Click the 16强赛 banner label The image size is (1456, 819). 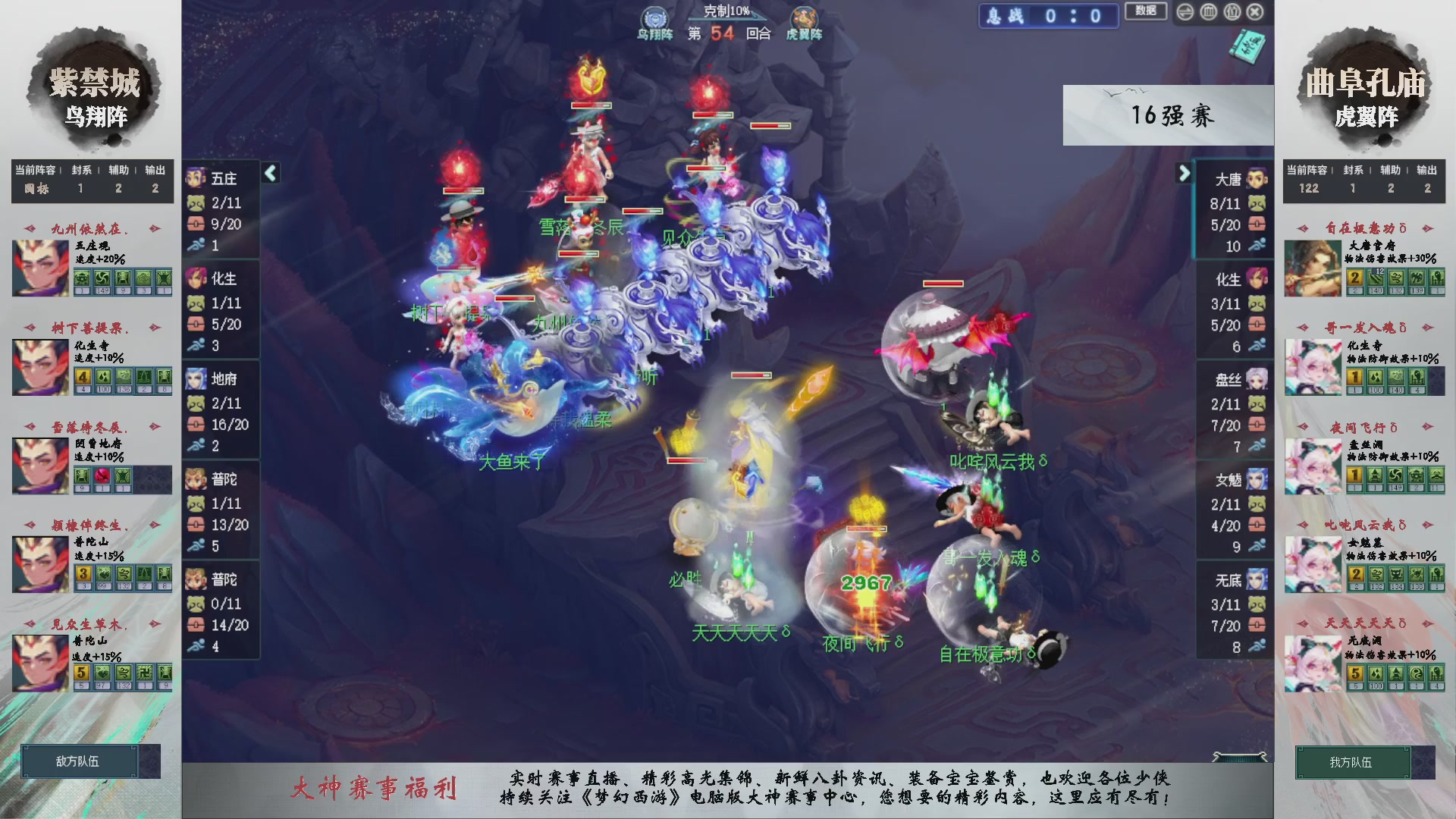click(1174, 115)
